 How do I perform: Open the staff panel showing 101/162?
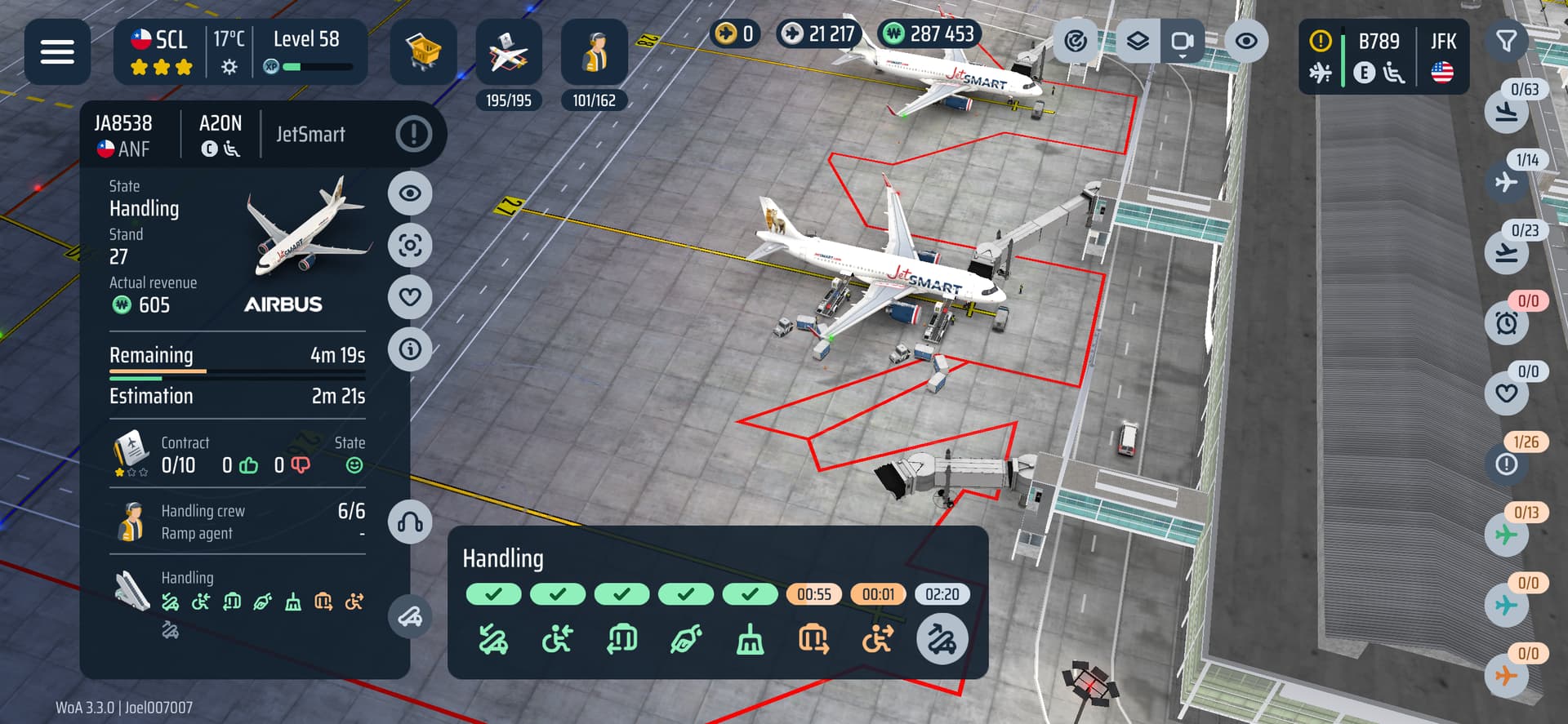coord(594,54)
